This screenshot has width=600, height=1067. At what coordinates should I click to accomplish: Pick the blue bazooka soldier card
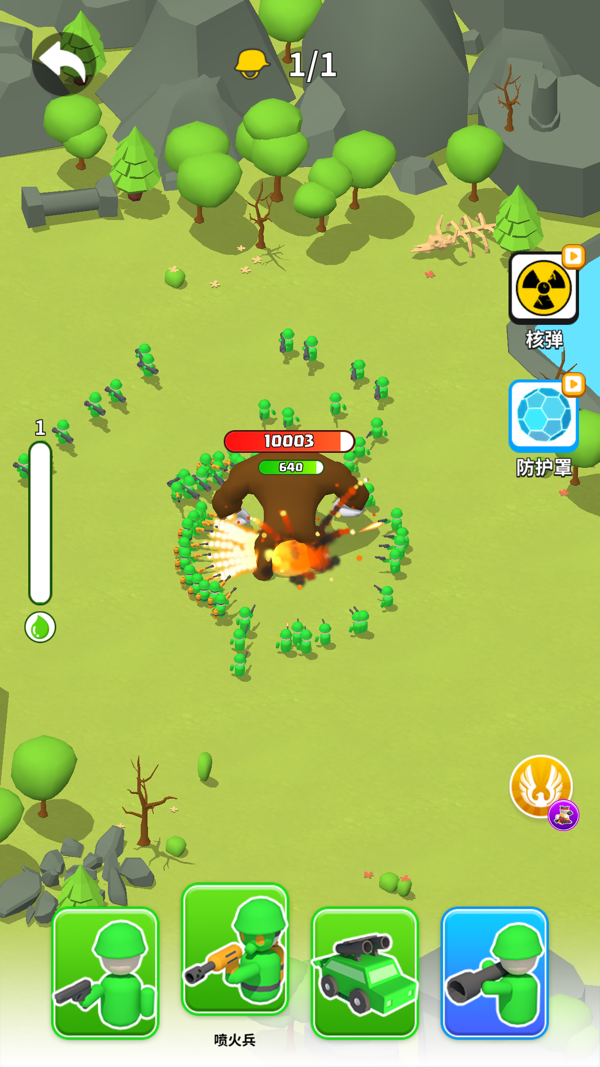click(495, 972)
